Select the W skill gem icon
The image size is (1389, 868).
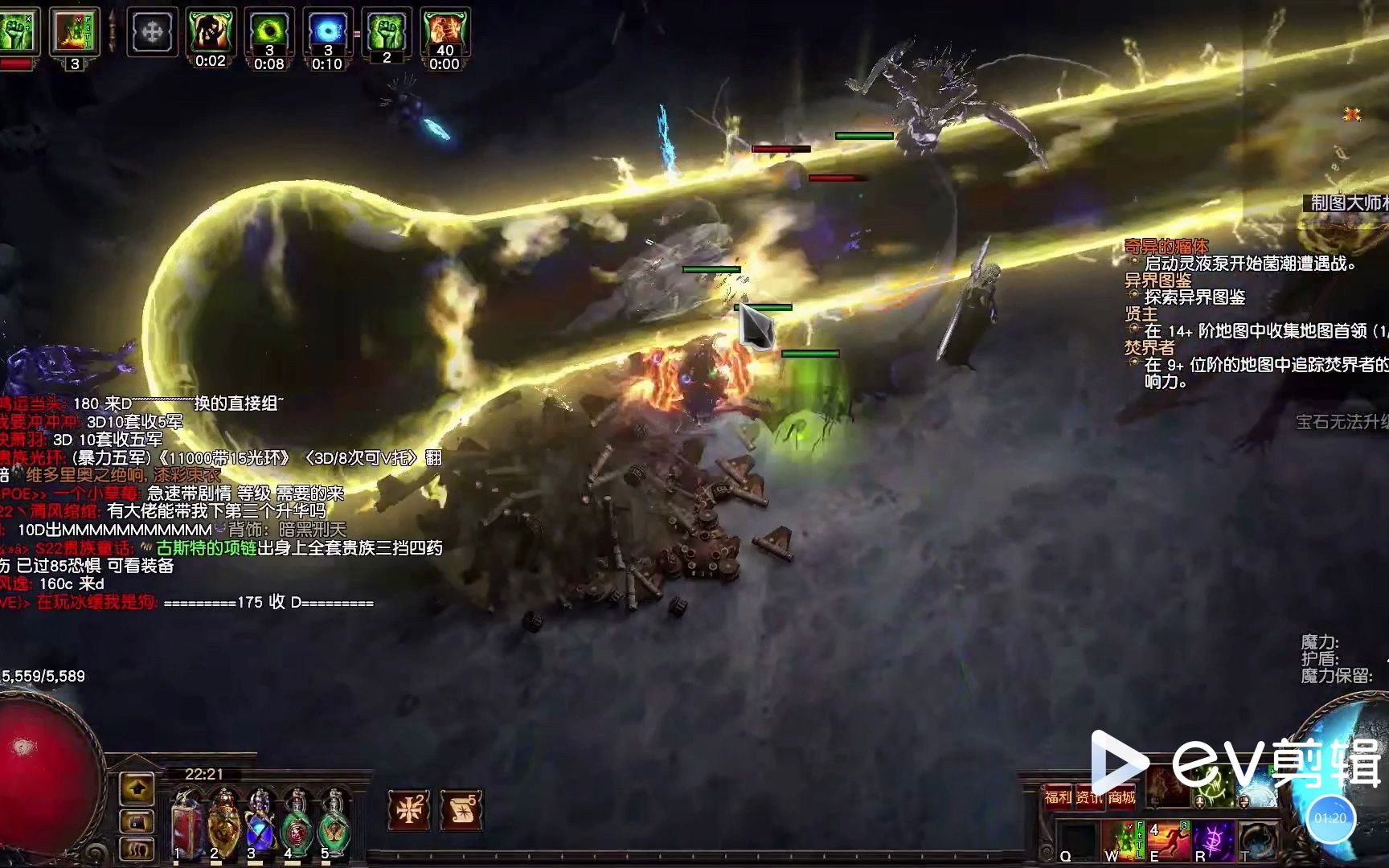point(1125,841)
